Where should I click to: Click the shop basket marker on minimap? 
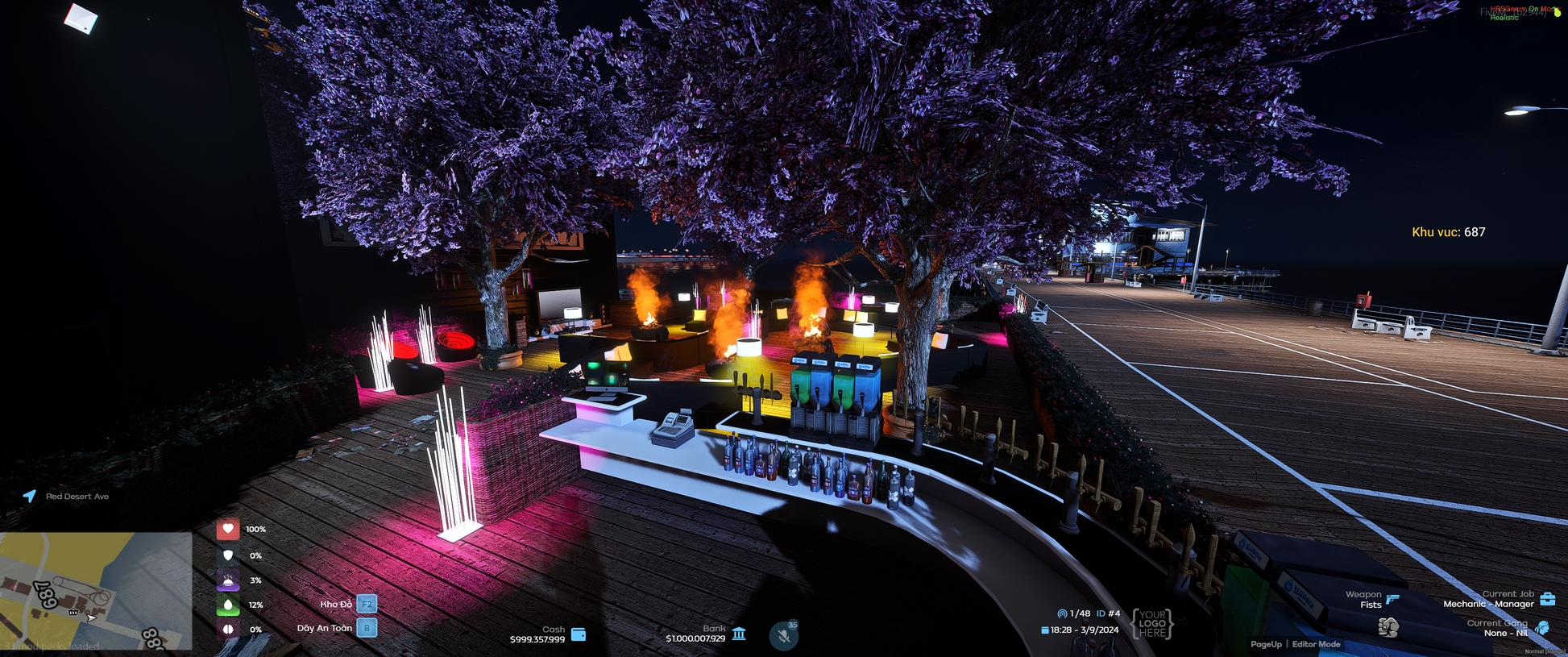click(73, 612)
